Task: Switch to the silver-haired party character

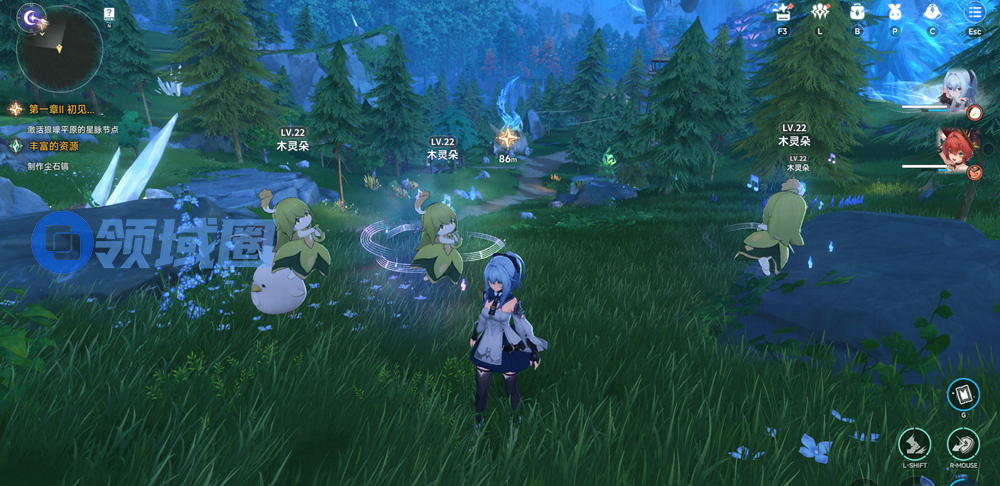Action: coord(960,92)
